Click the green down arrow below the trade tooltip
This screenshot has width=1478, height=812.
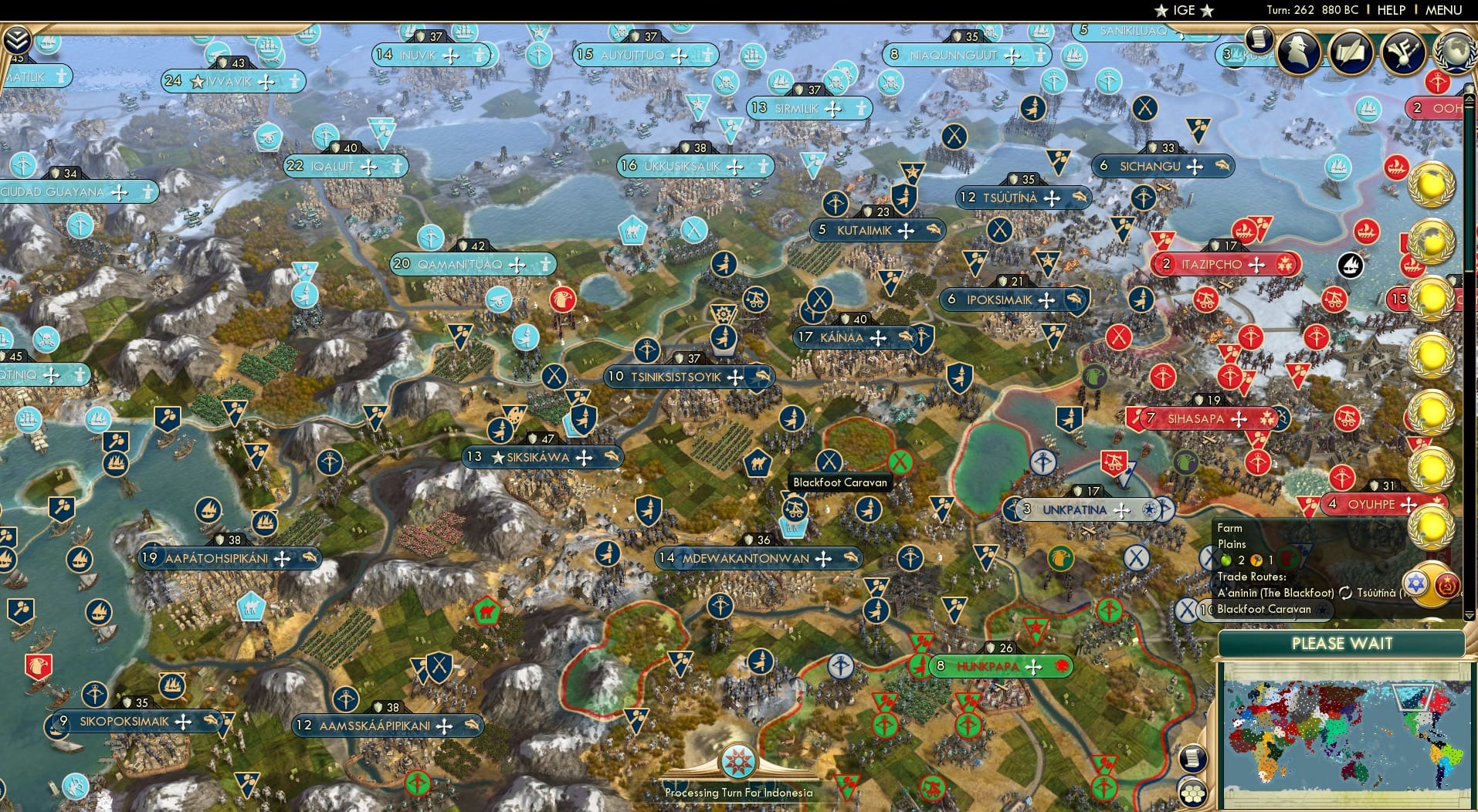(1470, 617)
